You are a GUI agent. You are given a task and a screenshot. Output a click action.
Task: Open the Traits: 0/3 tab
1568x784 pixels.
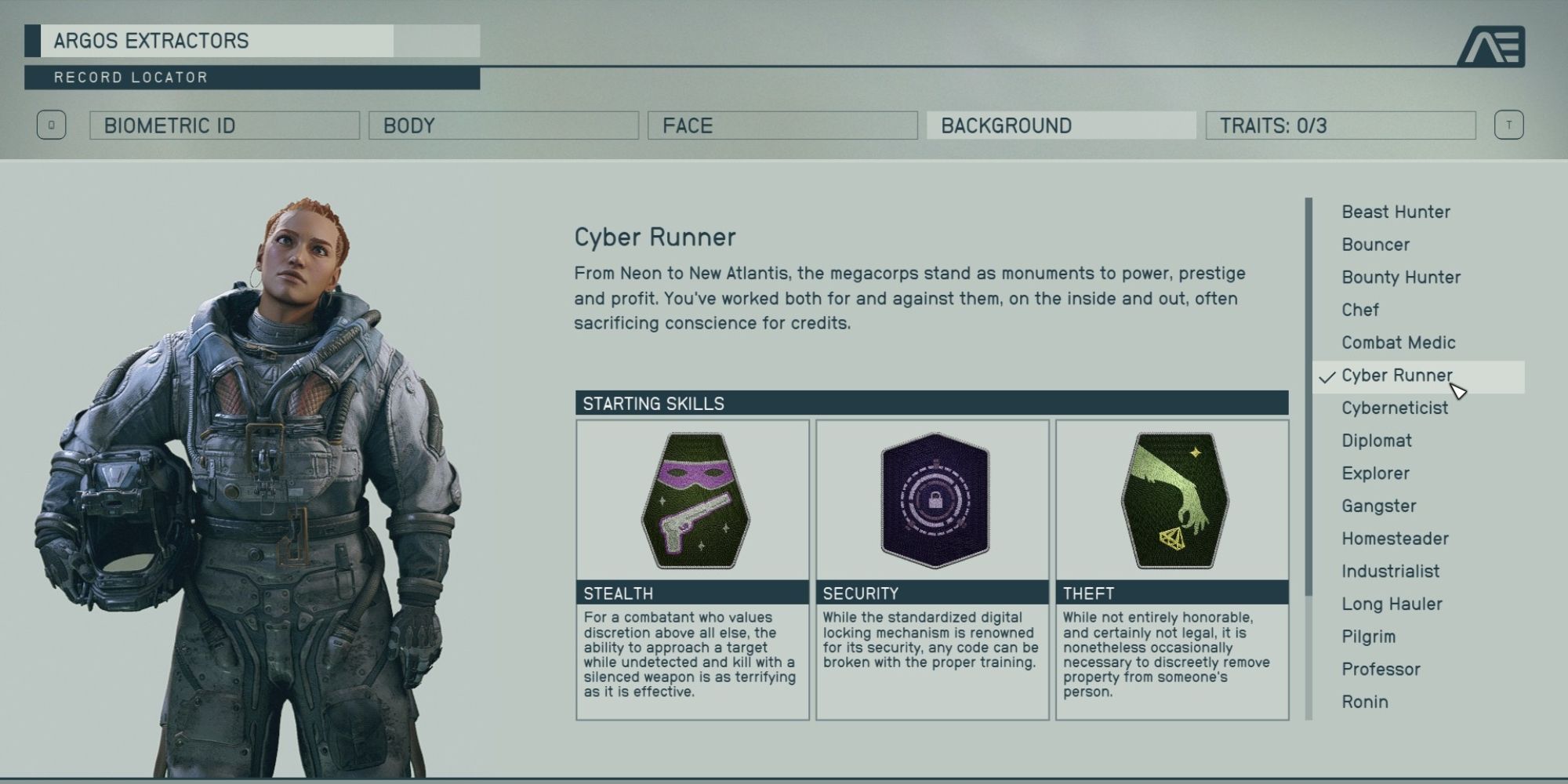pos(1341,125)
